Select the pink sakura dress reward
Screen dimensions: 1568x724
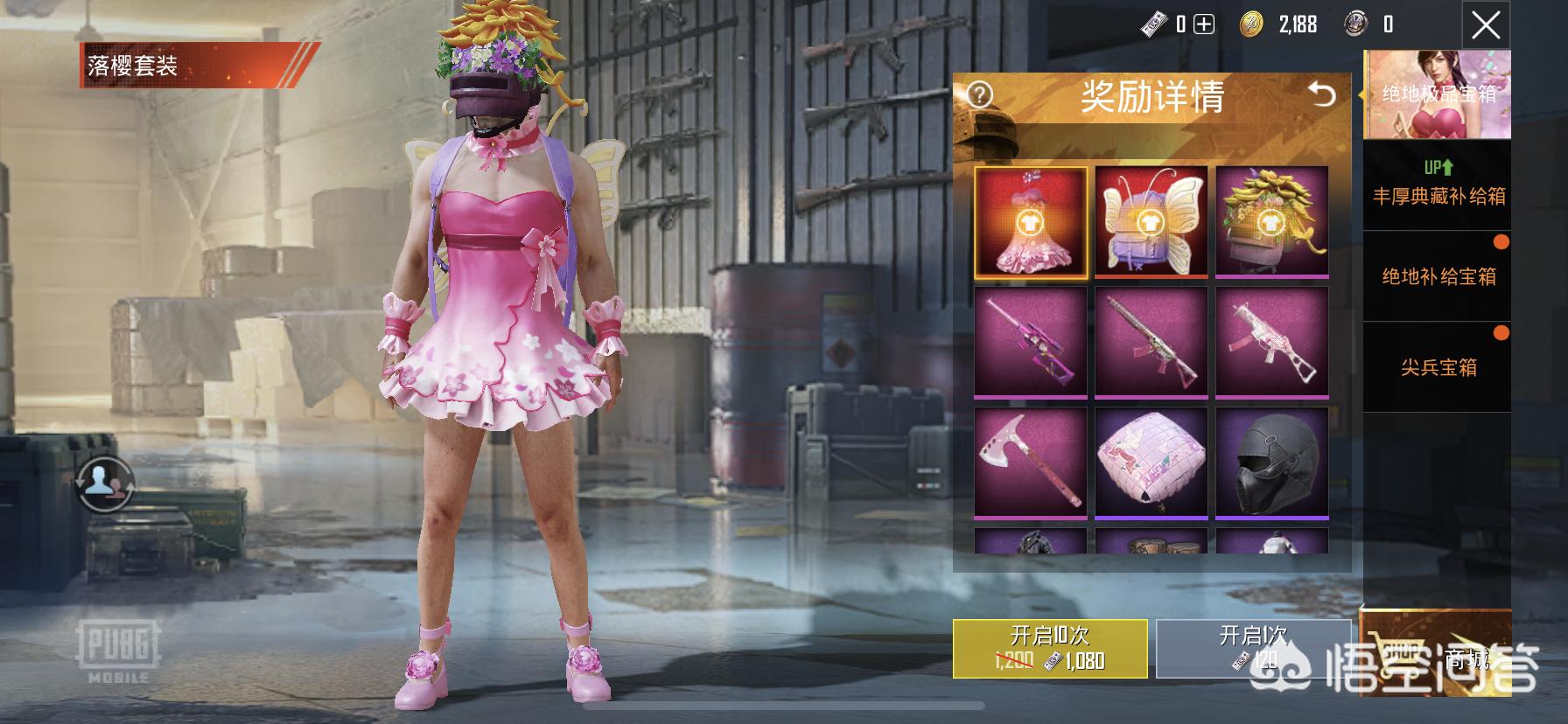coord(1031,223)
